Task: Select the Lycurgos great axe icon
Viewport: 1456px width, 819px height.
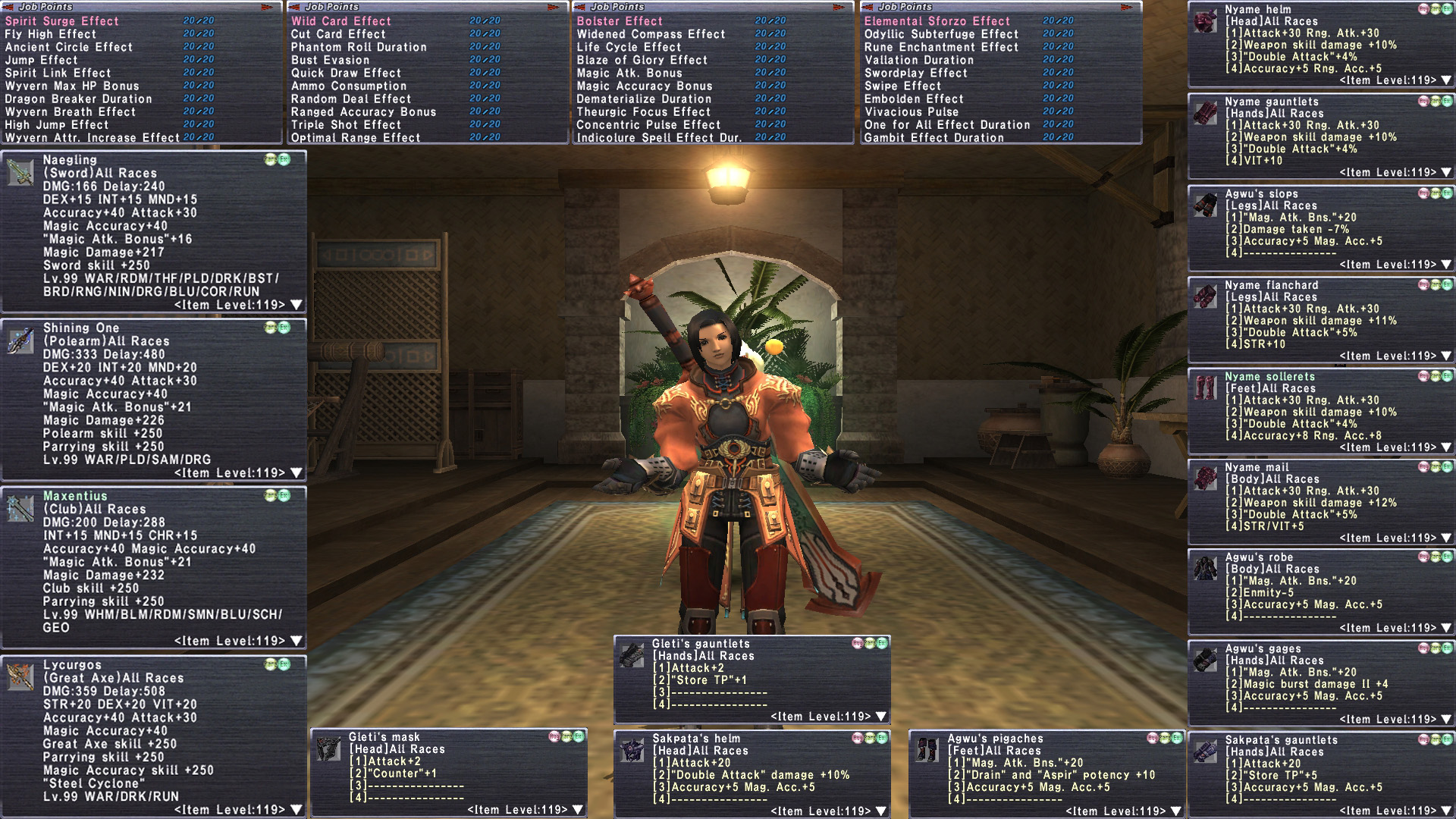Action: [20, 676]
